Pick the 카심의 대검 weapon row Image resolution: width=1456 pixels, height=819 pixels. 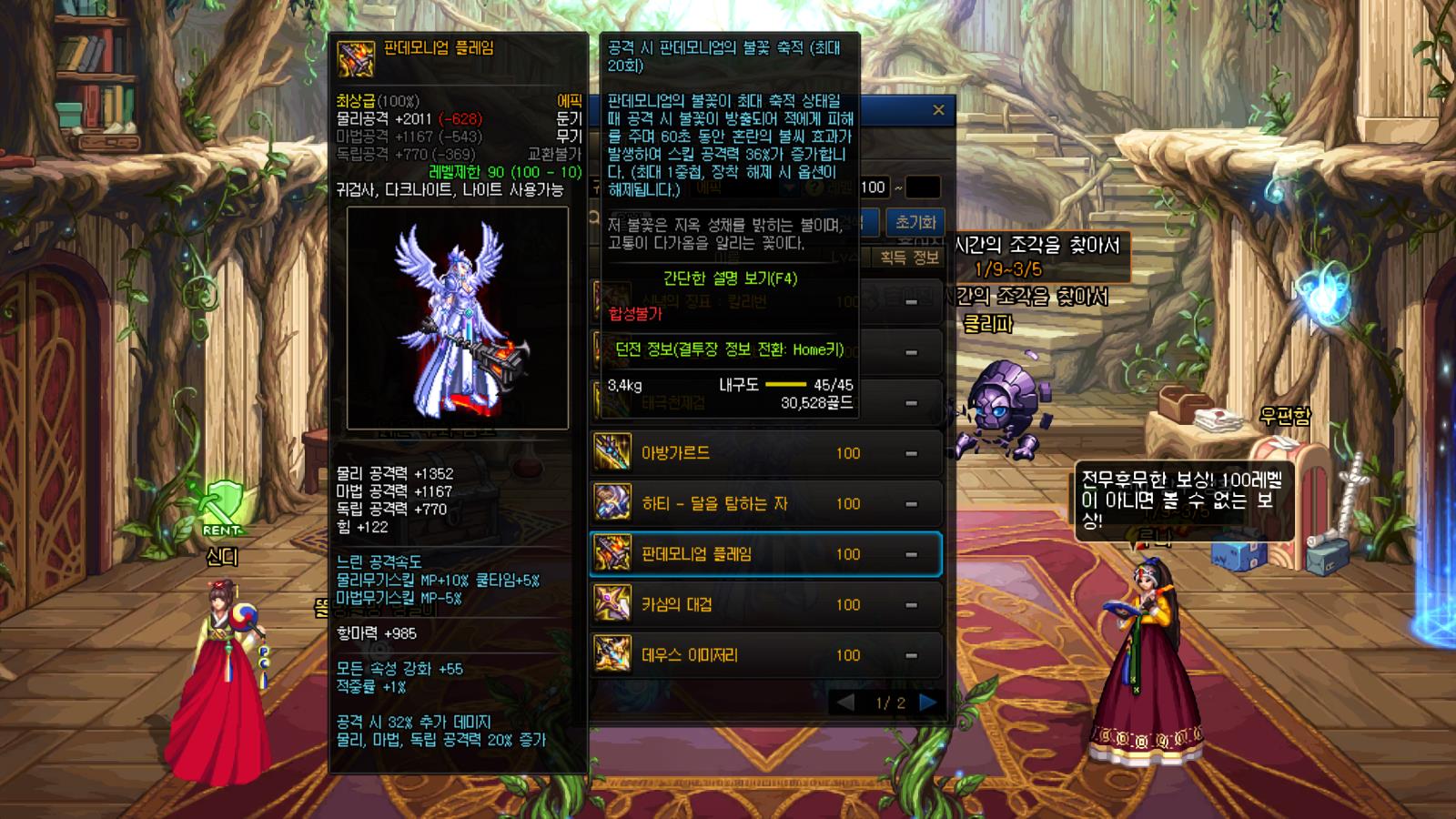tap(764, 604)
